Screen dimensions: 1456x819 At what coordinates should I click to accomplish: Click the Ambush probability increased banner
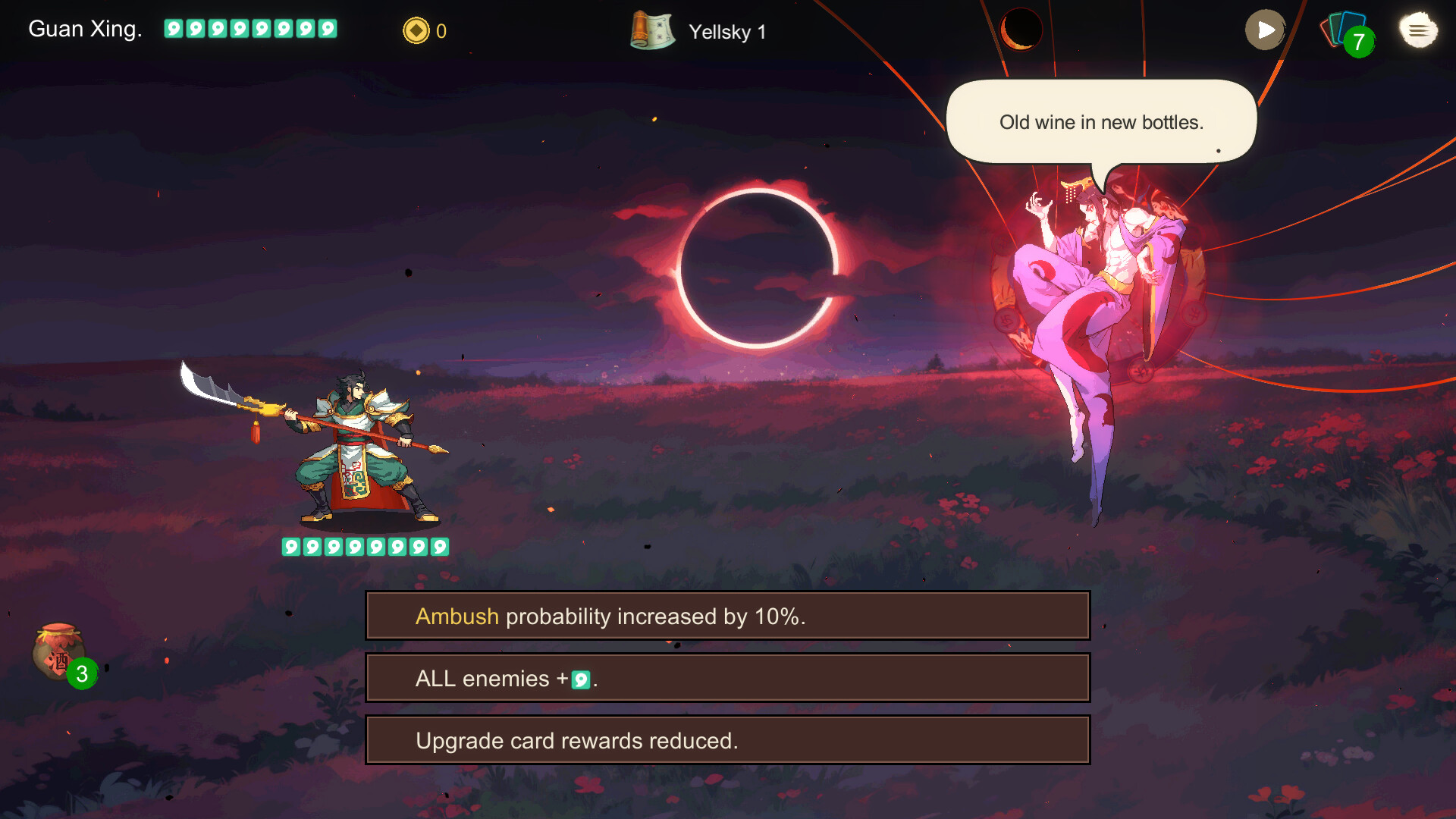(726, 616)
